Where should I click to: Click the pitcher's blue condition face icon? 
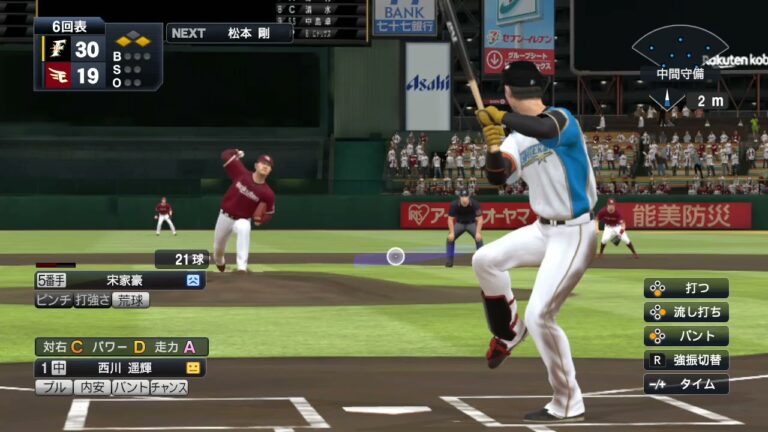pos(193,280)
